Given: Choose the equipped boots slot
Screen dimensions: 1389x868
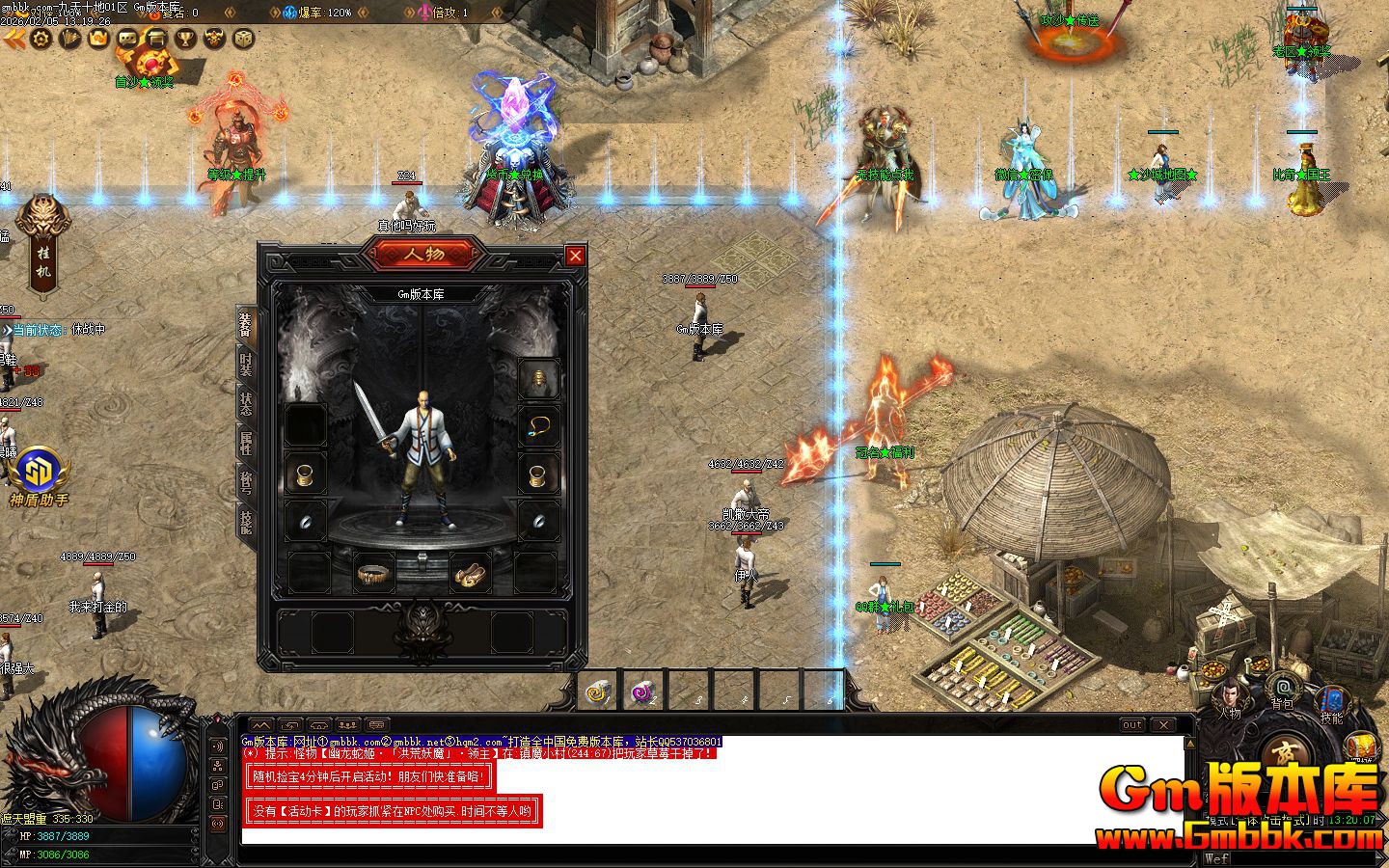Looking at the screenshot, I should pos(470,575).
